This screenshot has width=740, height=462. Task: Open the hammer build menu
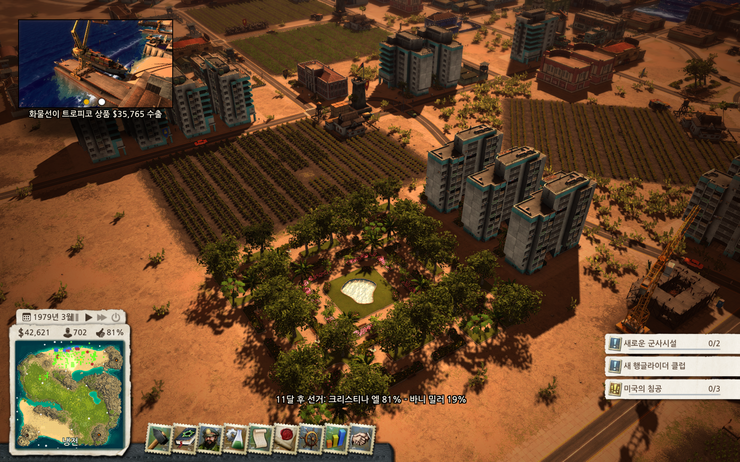[x=159, y=437]
